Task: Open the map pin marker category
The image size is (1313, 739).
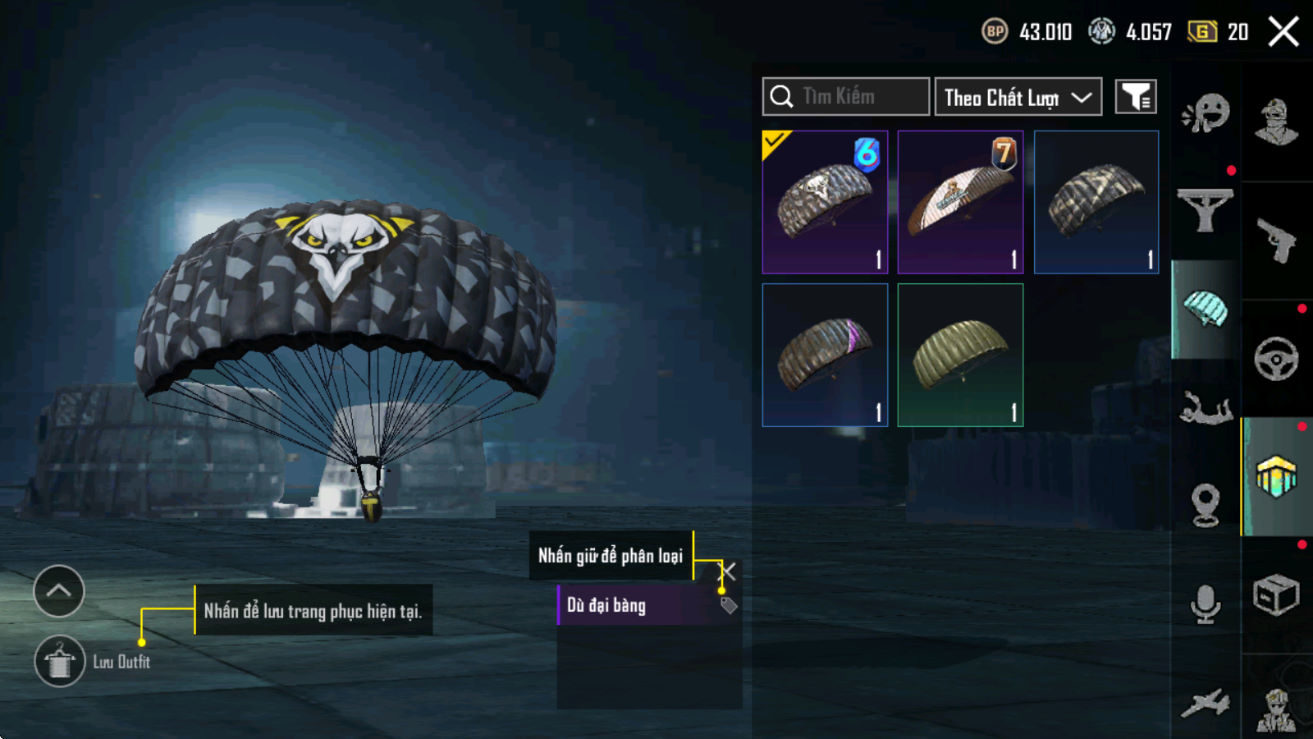Action: coord(1205,505)
